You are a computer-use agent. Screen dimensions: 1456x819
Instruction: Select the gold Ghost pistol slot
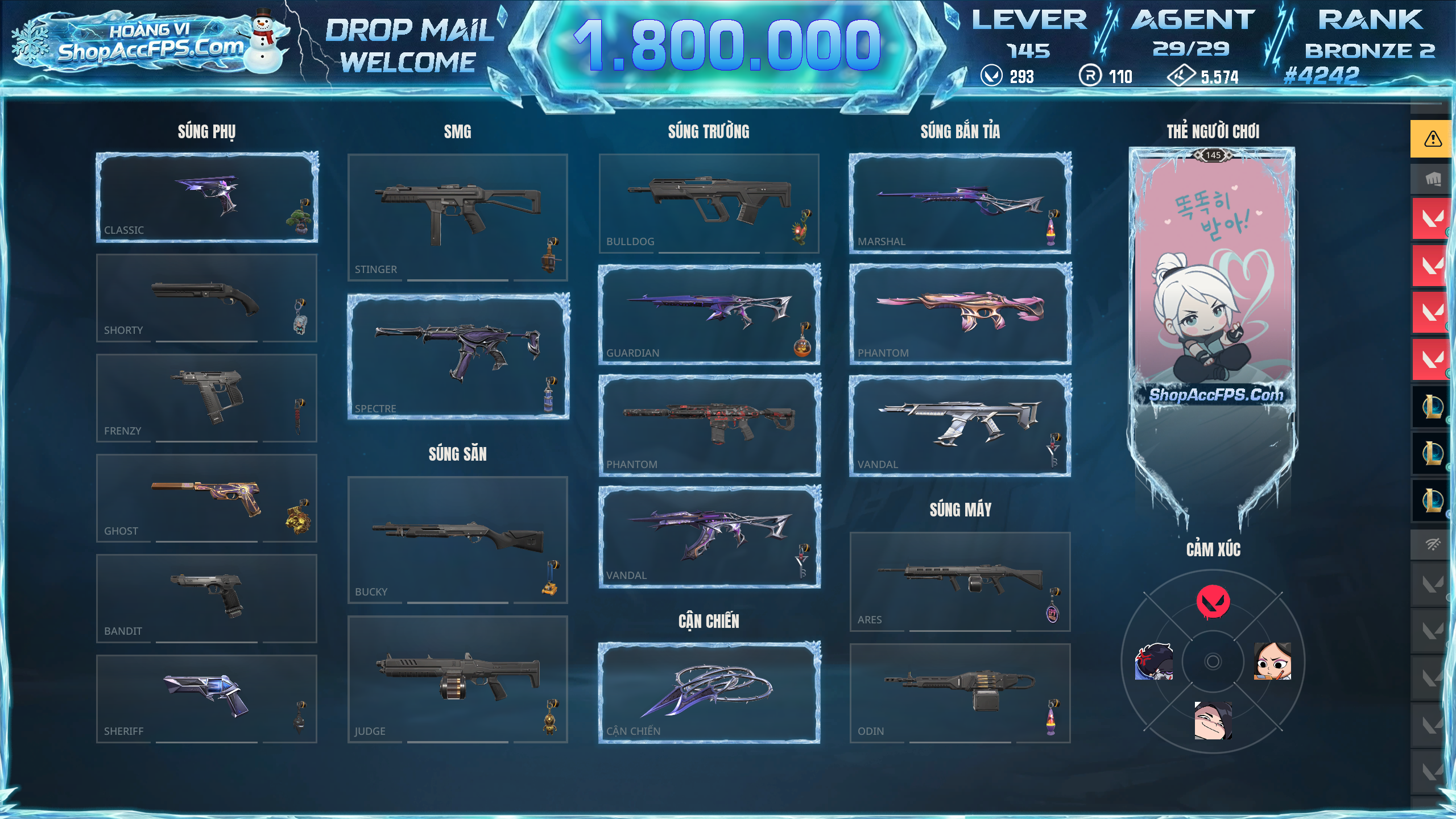tap(206, 498)
